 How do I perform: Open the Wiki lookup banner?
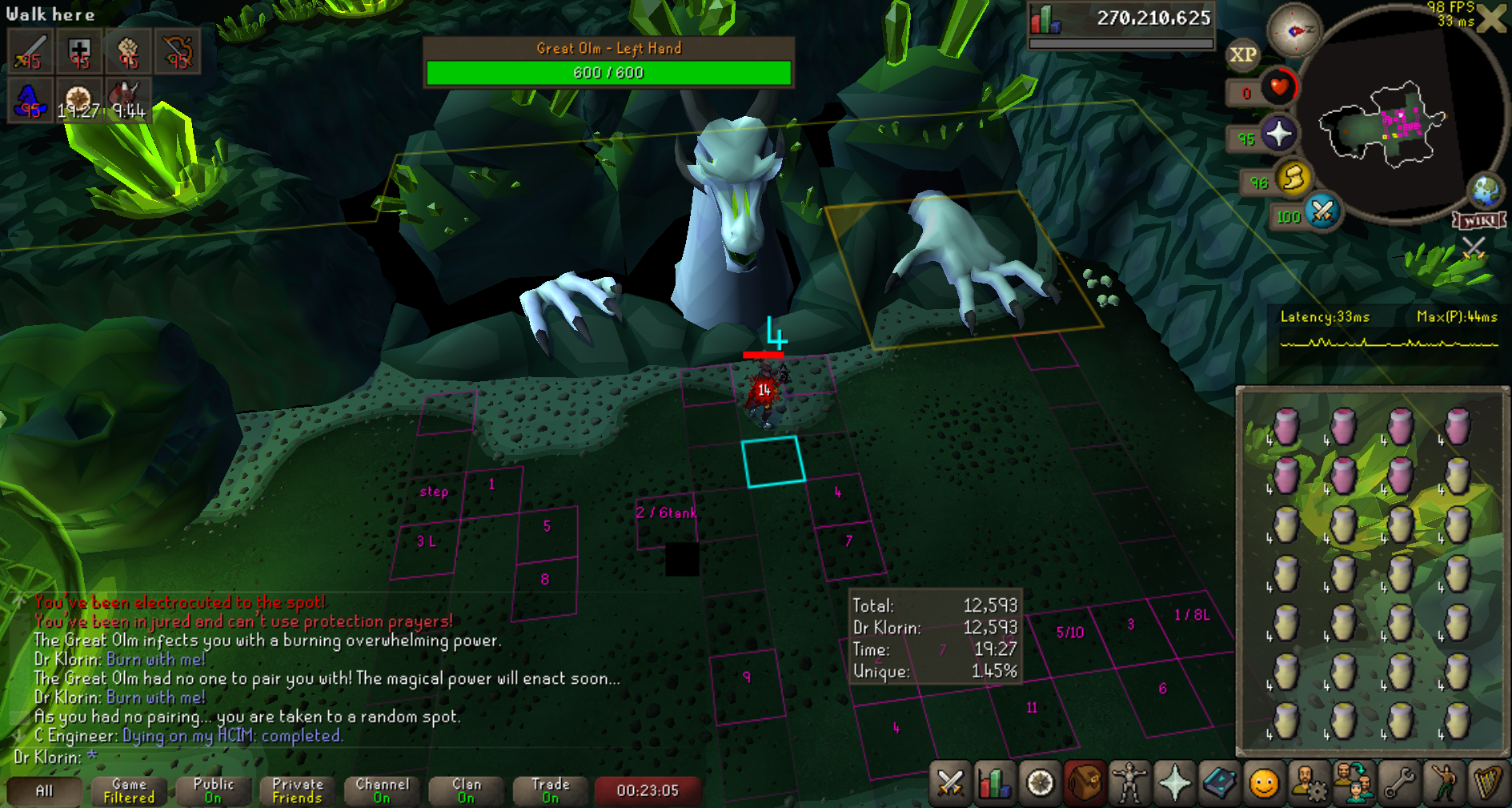tap(1479, 220)
